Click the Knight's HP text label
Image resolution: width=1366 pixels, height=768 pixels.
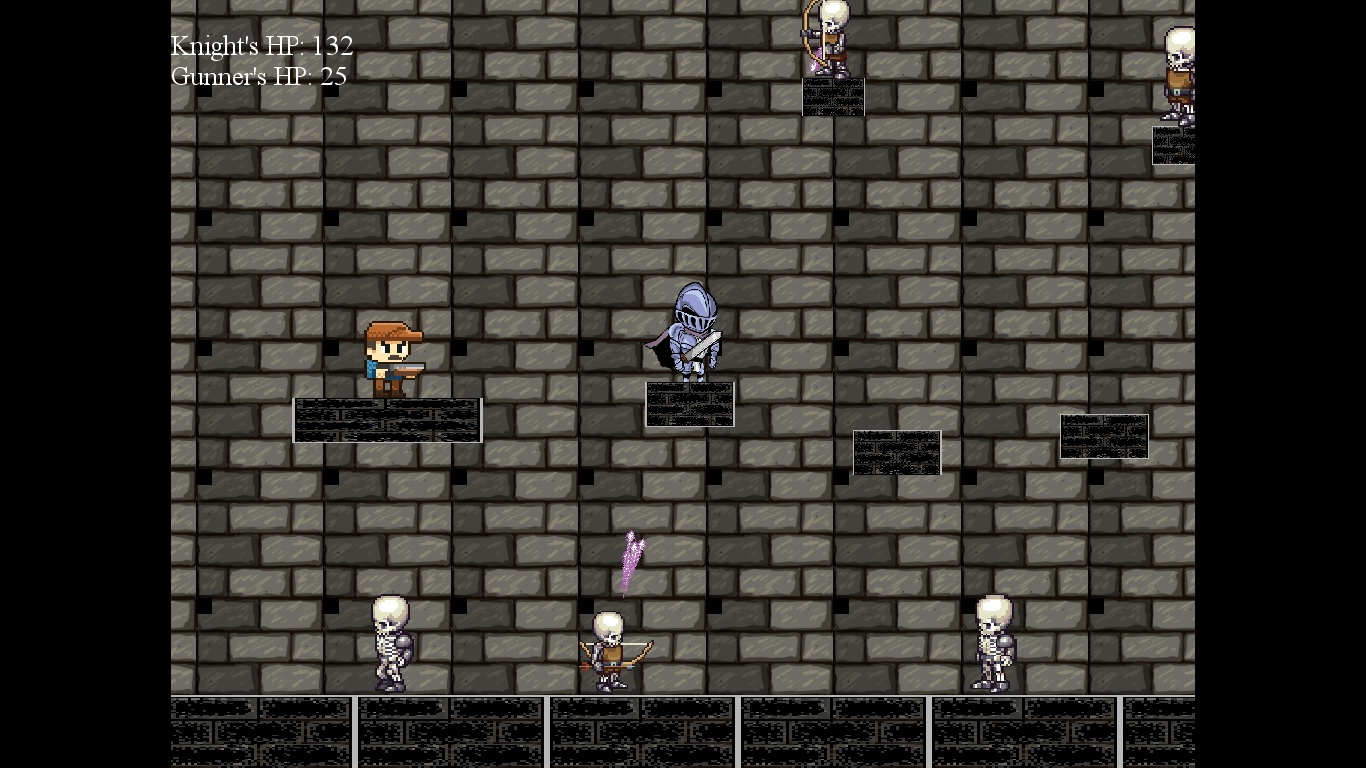[x=261, y=46]
